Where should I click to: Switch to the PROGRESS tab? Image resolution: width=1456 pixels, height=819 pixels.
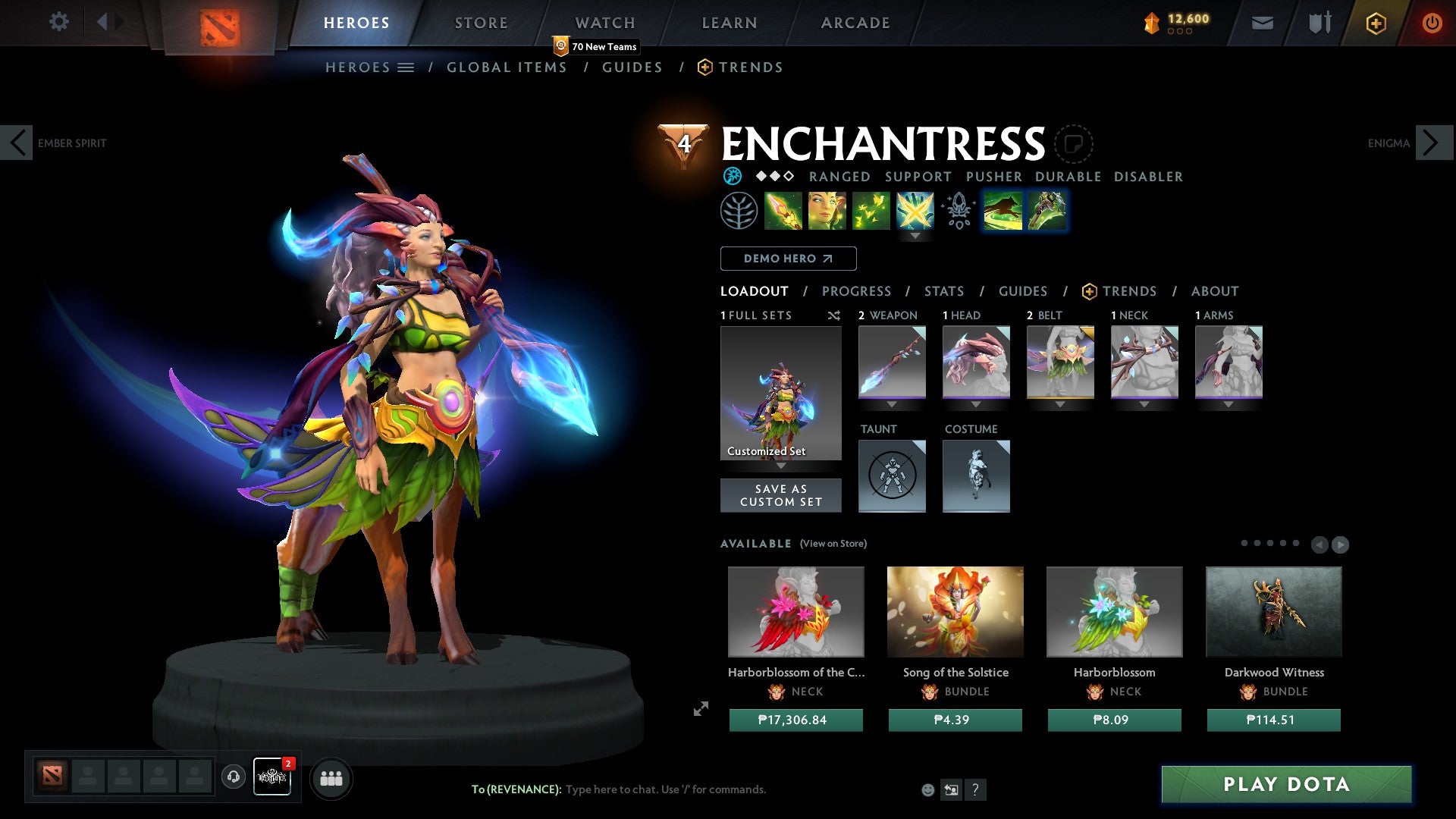857,291
